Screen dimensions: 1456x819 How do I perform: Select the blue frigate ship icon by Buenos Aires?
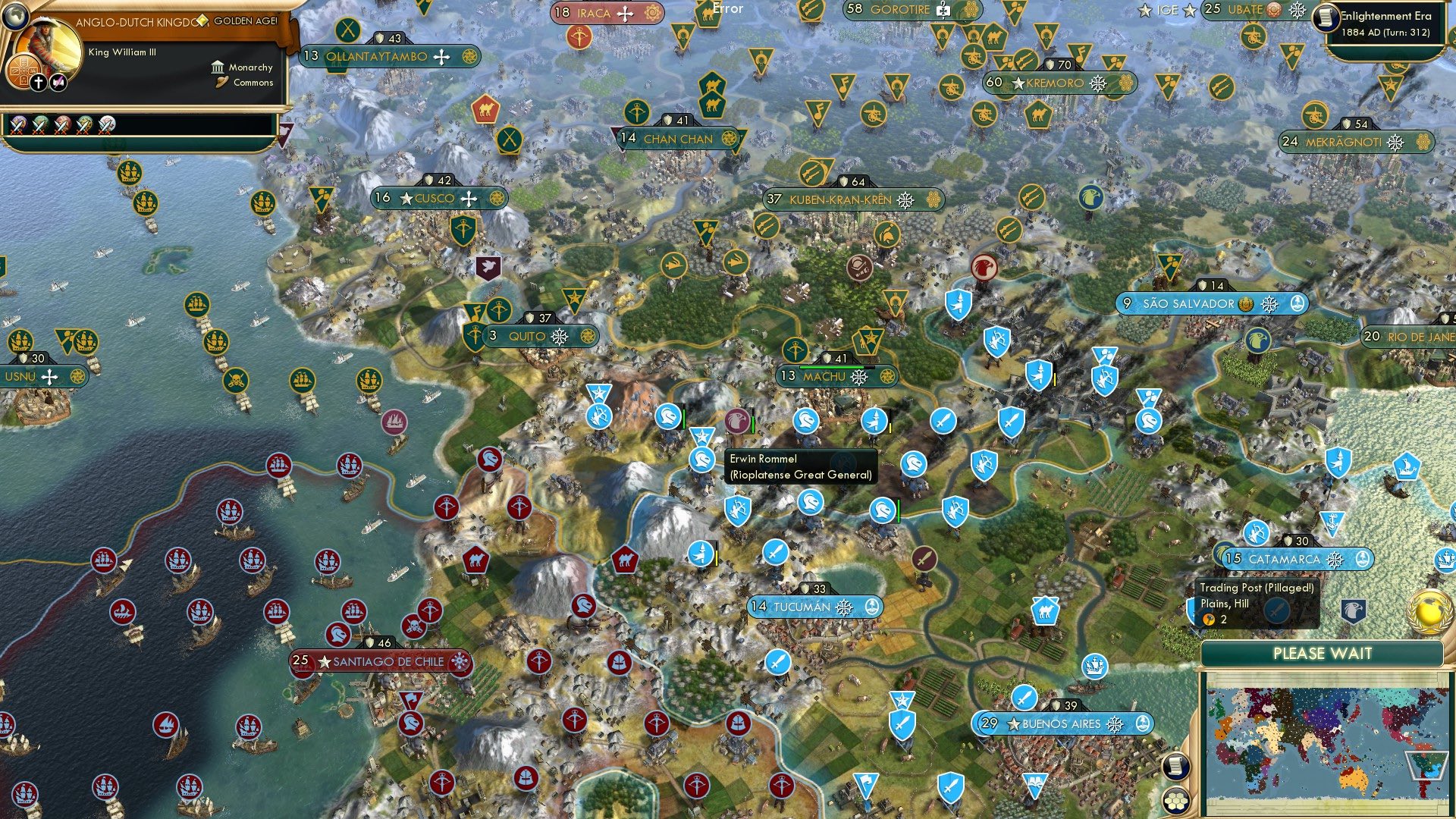click(x=1094, y=667)
